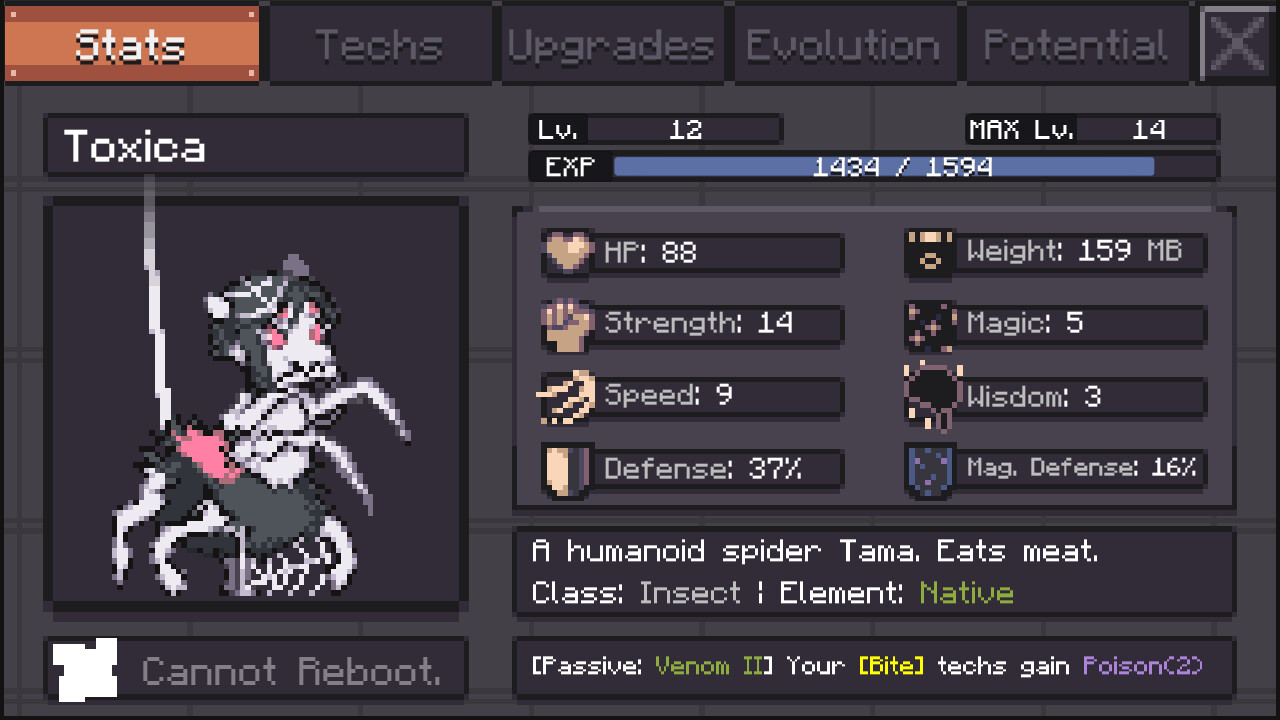
Task: Click the Speed hand icon
Action: pos(565,396)
